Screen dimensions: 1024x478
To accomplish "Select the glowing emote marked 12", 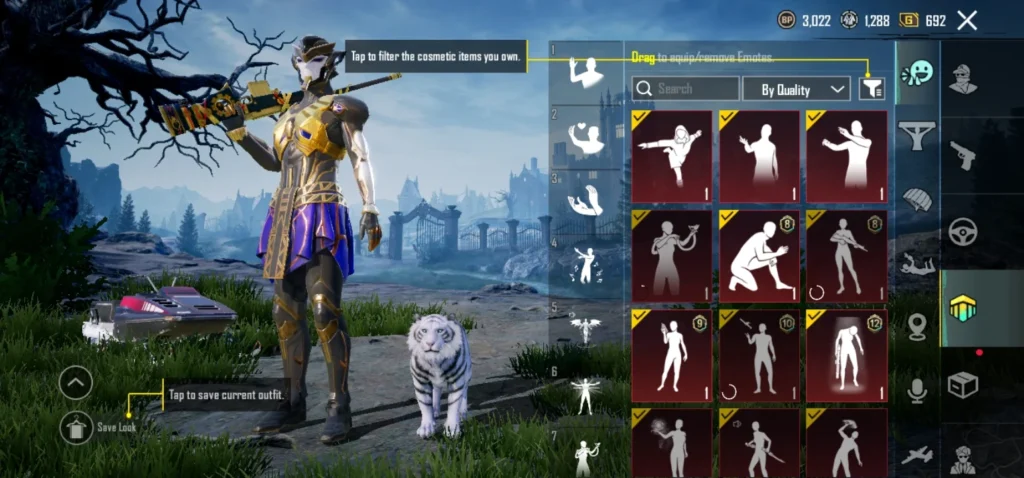I will point(846,355).
